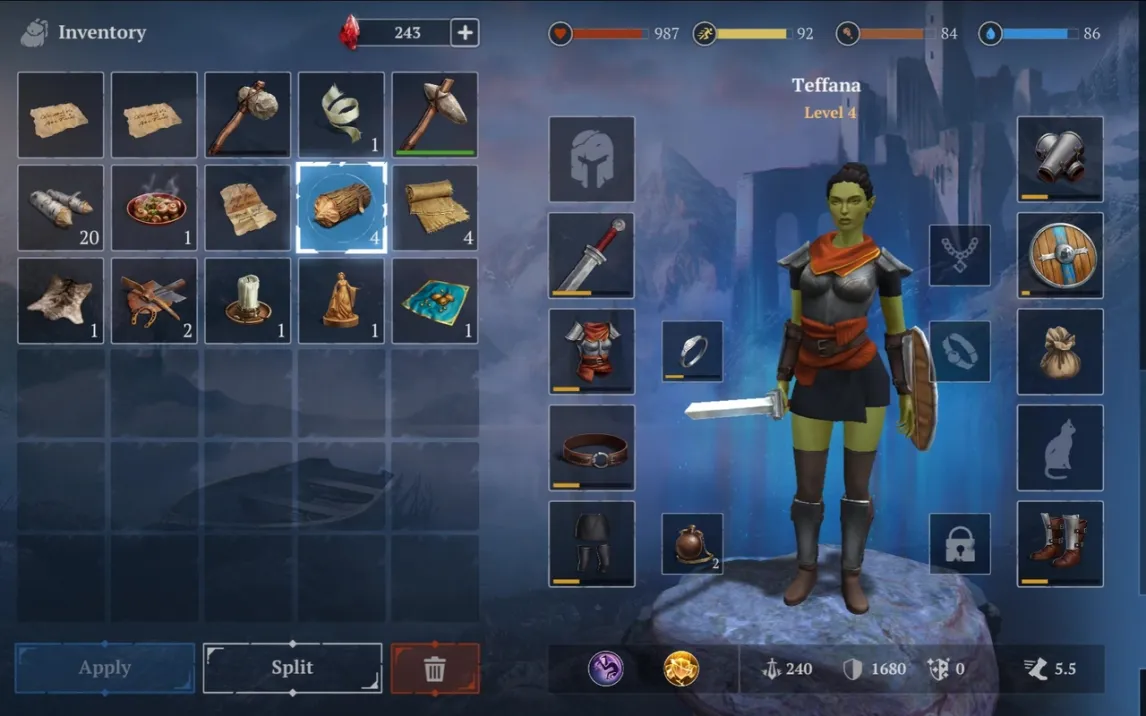
Task: Select the stone pickaxe with green durability
Action: [435, 115]
